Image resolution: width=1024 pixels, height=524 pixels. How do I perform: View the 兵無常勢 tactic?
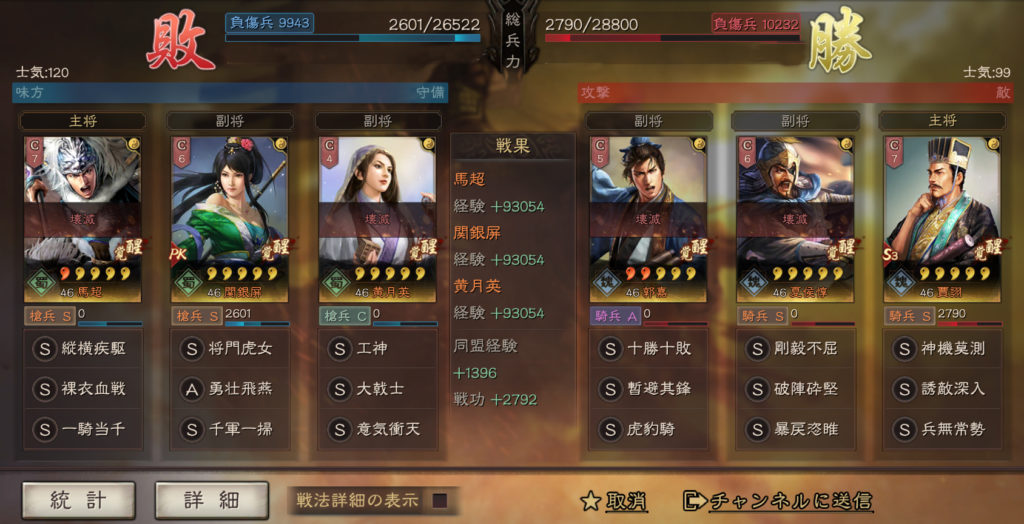942,429
